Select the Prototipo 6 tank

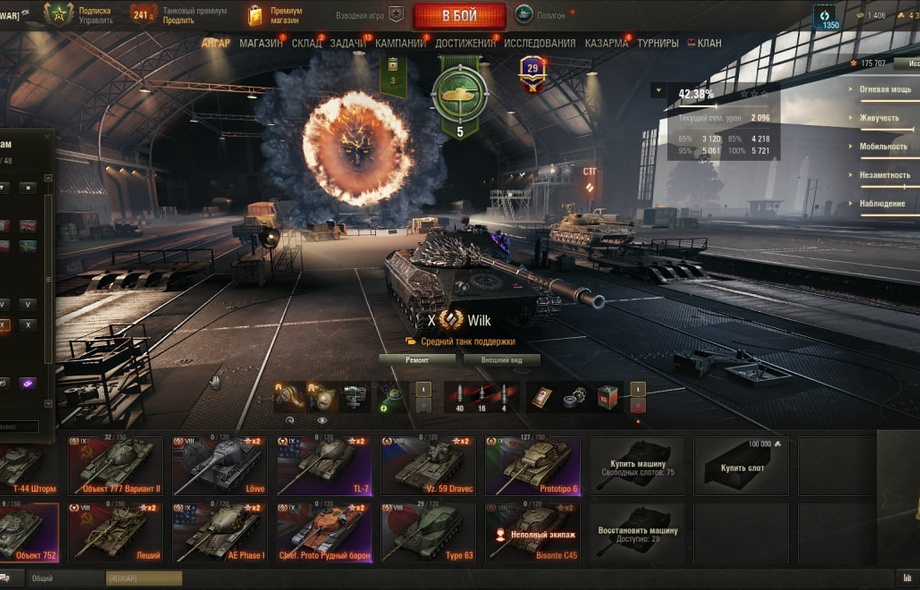pos(532,465)
